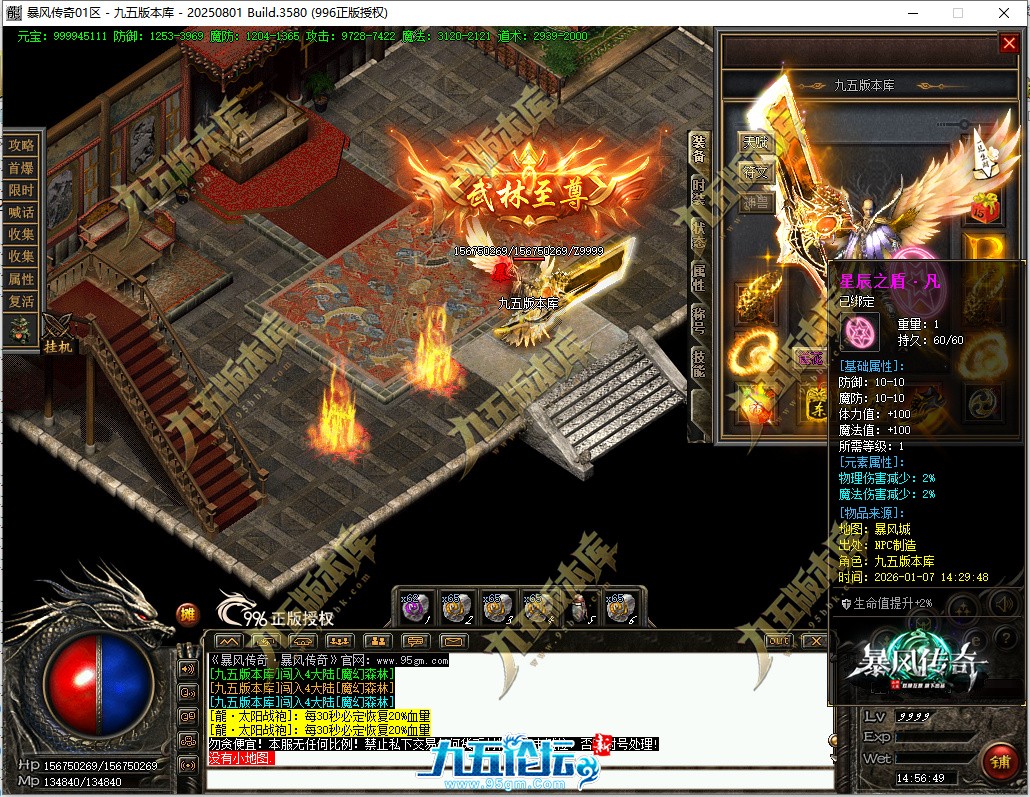The width and height of the screenshot is (1030, 797).
Task: Close the game window from title bar
Action: (x=1003, y=13)
